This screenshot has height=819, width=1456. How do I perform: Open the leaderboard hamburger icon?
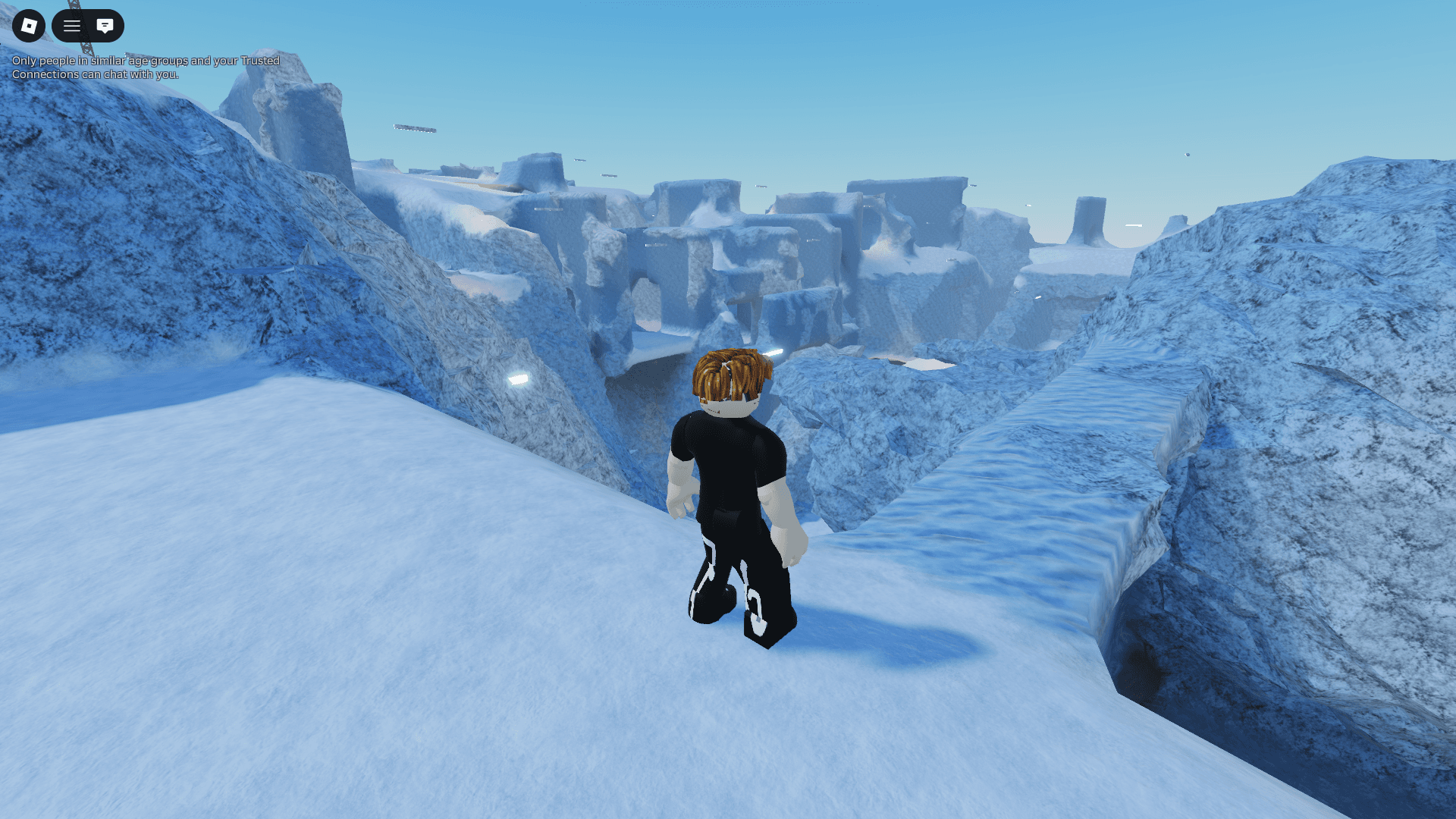pyautogui.click(x=71, y=25)
